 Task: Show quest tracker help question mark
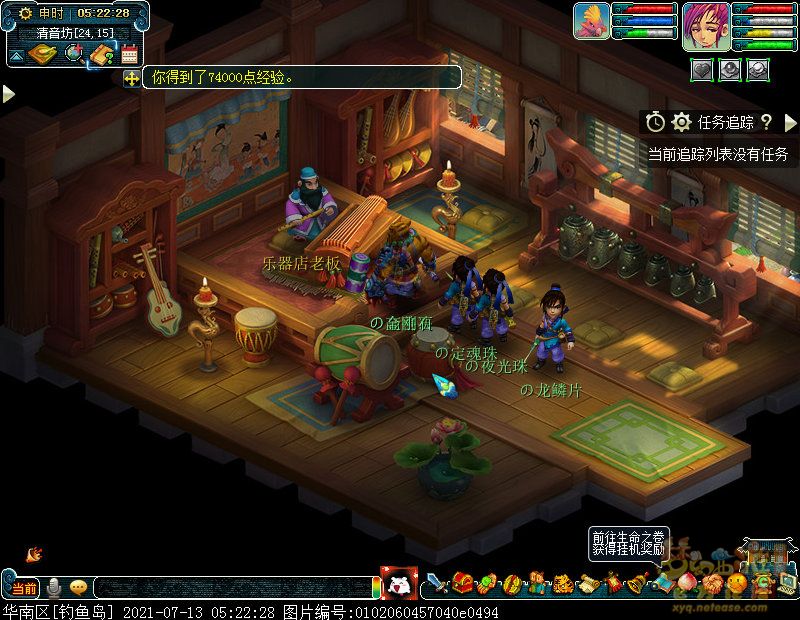pos(766,122)
